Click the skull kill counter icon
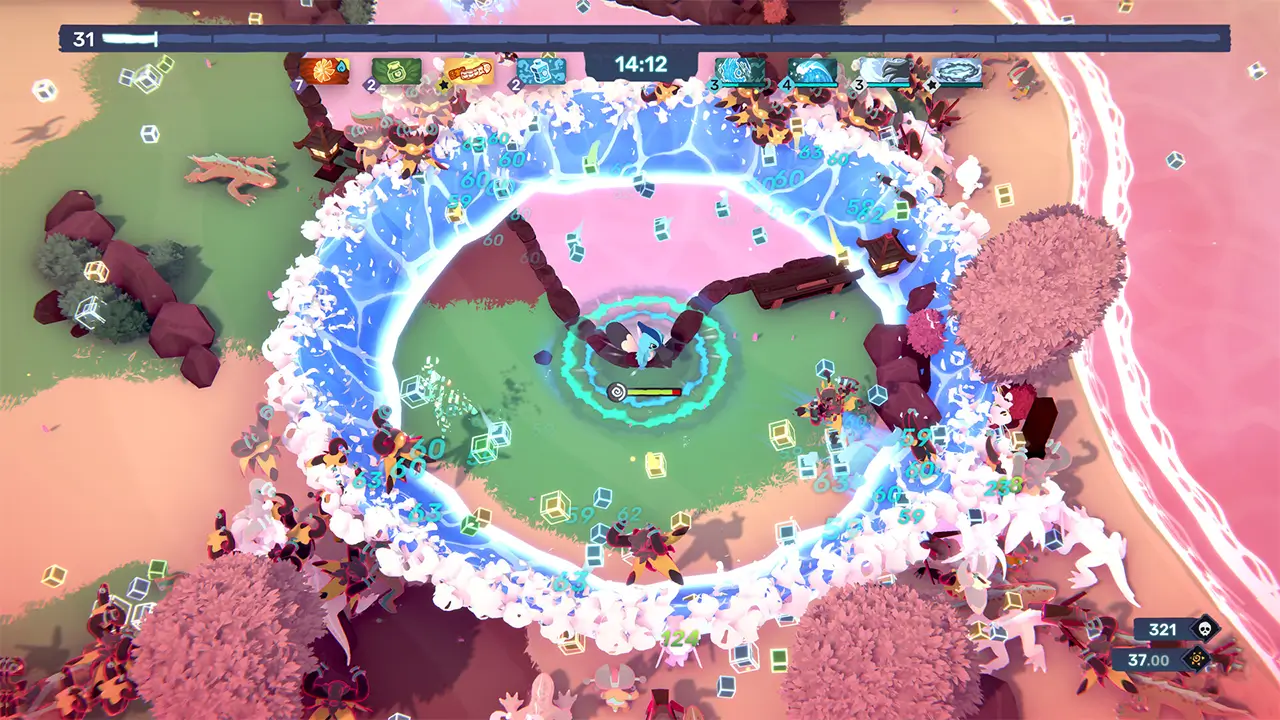The width and height of the screenshot is (1280, 720). (1205, 629)
